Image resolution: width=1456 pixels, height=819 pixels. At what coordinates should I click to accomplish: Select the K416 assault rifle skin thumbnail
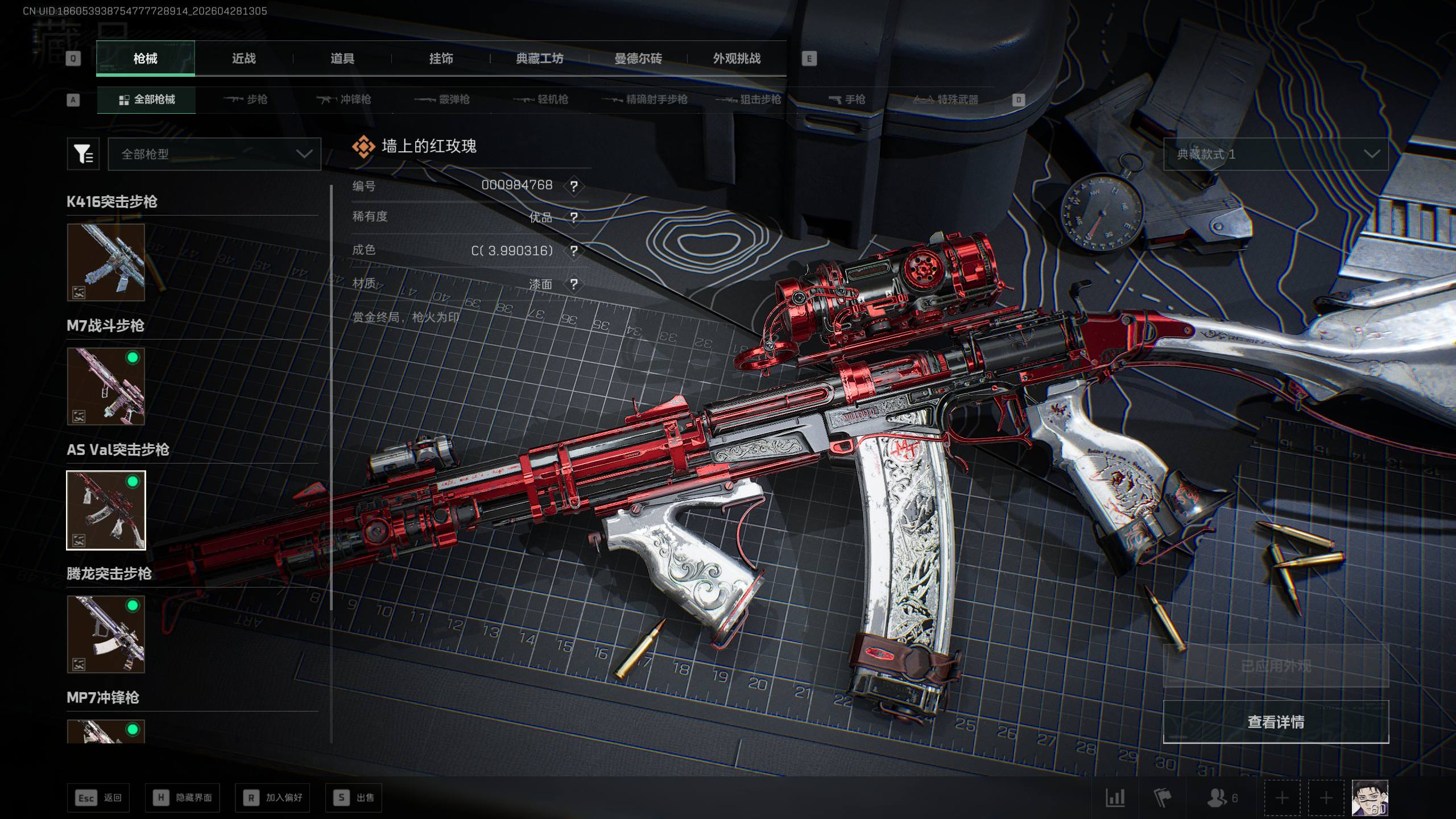106,262
